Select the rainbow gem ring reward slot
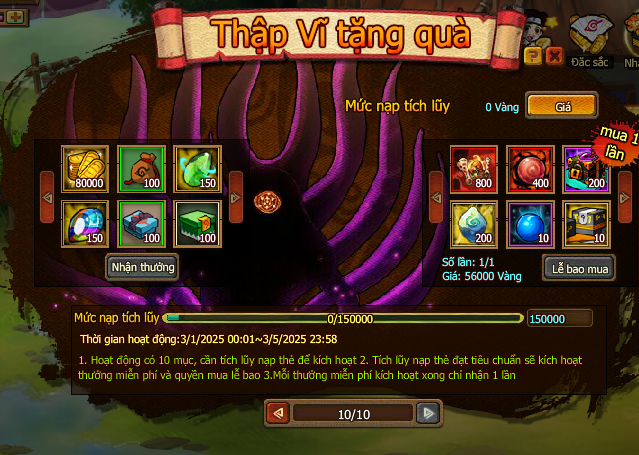The width and height of the screenshot is (639, 455). coord(86,224)
